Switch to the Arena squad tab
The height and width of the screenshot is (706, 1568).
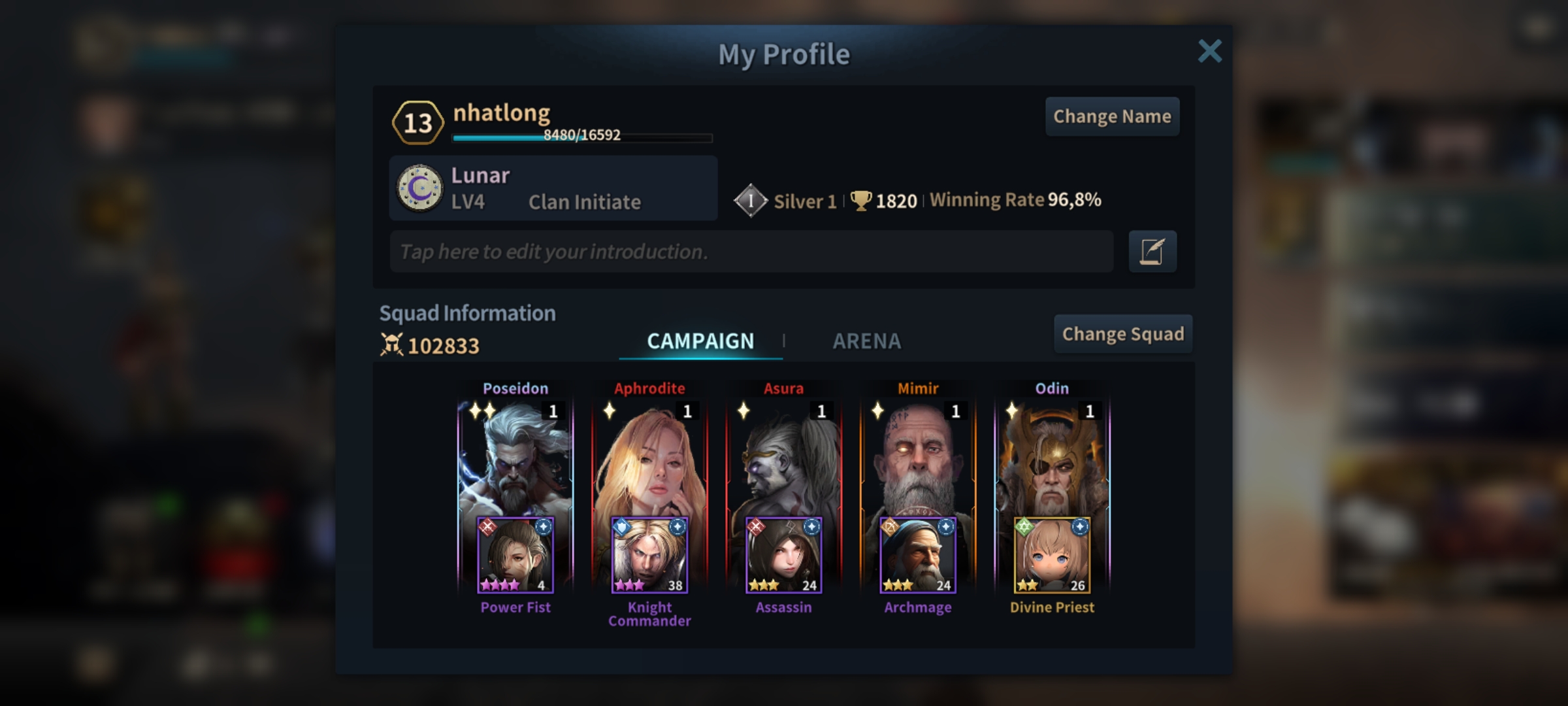pyautogui.click(x=866, y=341)
